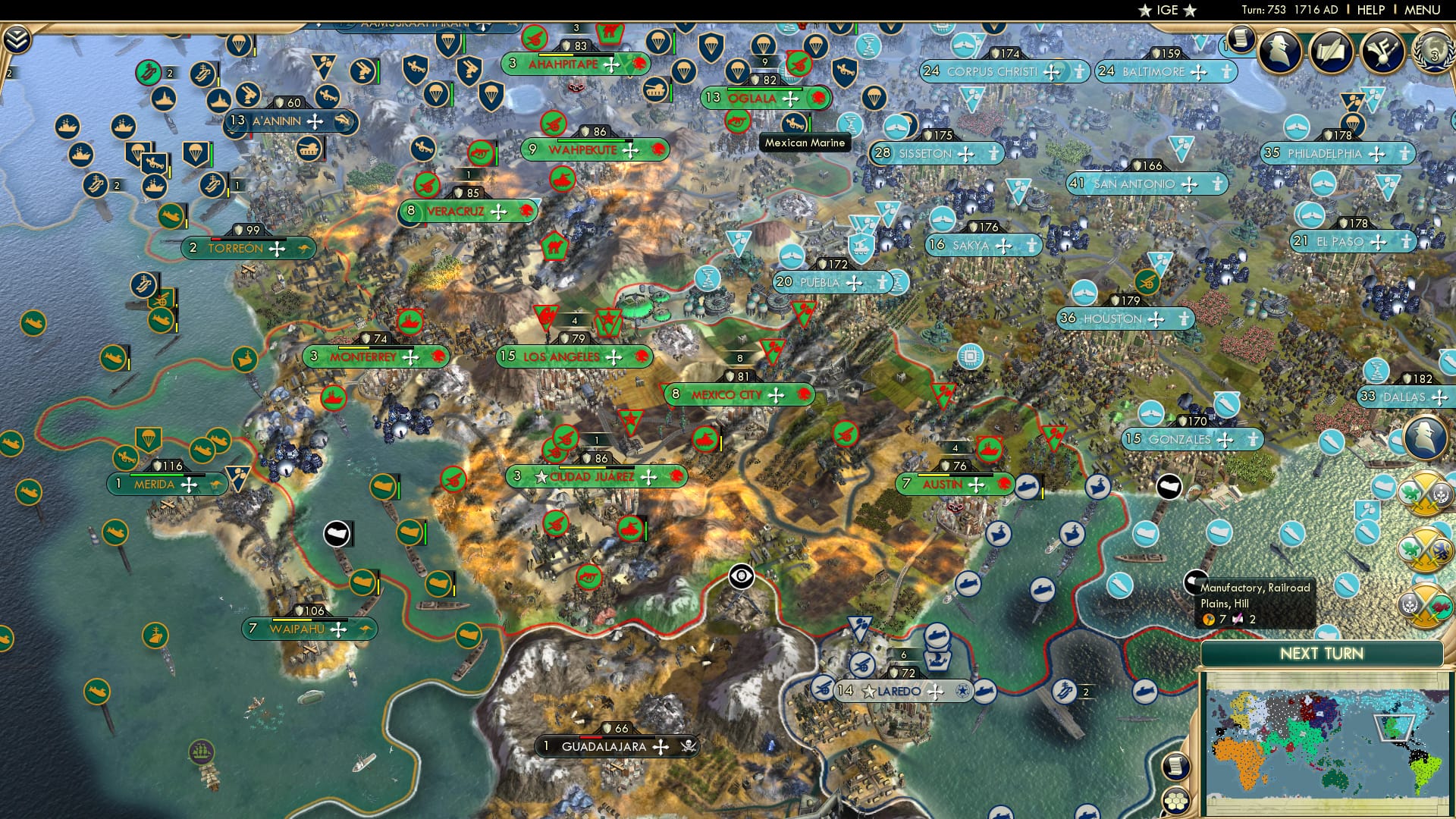Image resolution: width=1456 pixels, height=819 pixels.
Task: Open the Culture Overview icon
Action: point(1382,50)
